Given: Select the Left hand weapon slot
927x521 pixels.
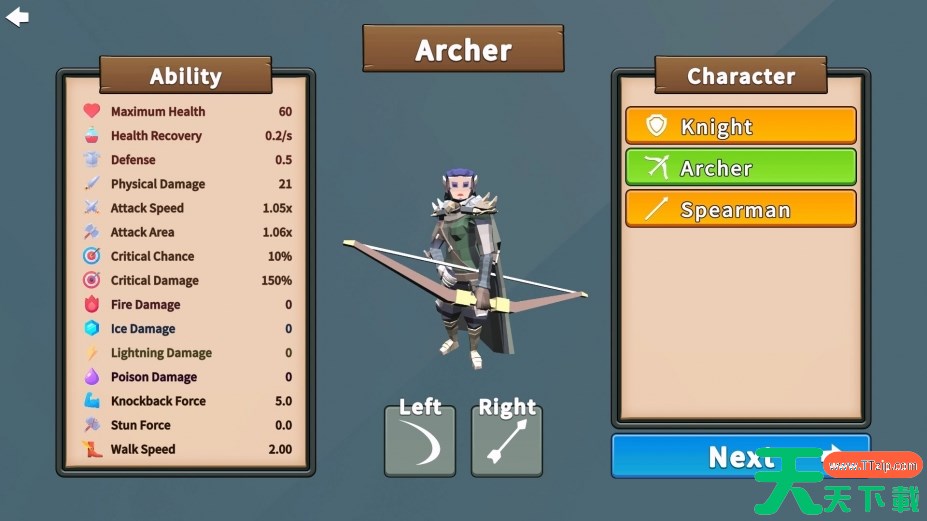Looking at the screenshot, I should (420, 442).
